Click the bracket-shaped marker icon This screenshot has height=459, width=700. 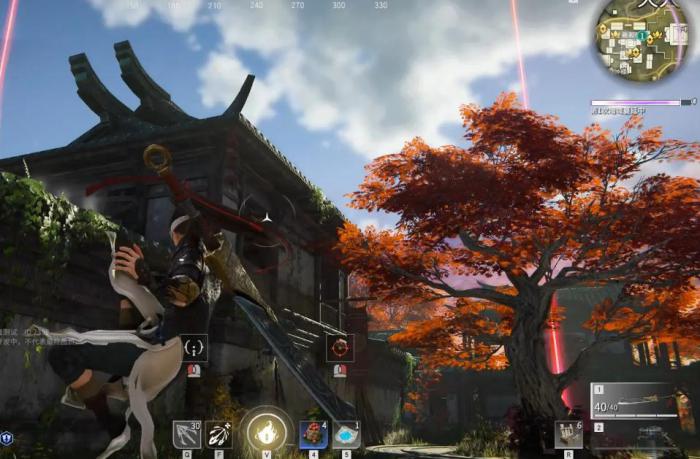pyautogui.click(x=195, y=347)
